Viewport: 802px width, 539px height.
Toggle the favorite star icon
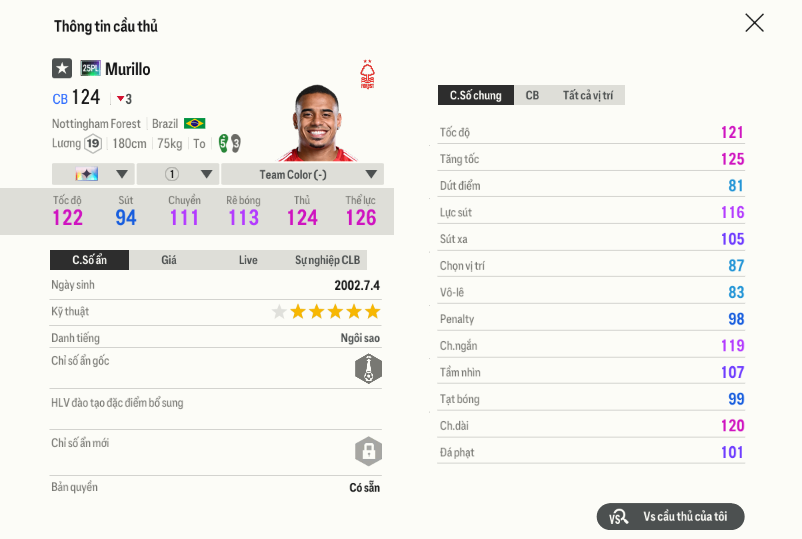pyautogui.click(x=62, y=68)
